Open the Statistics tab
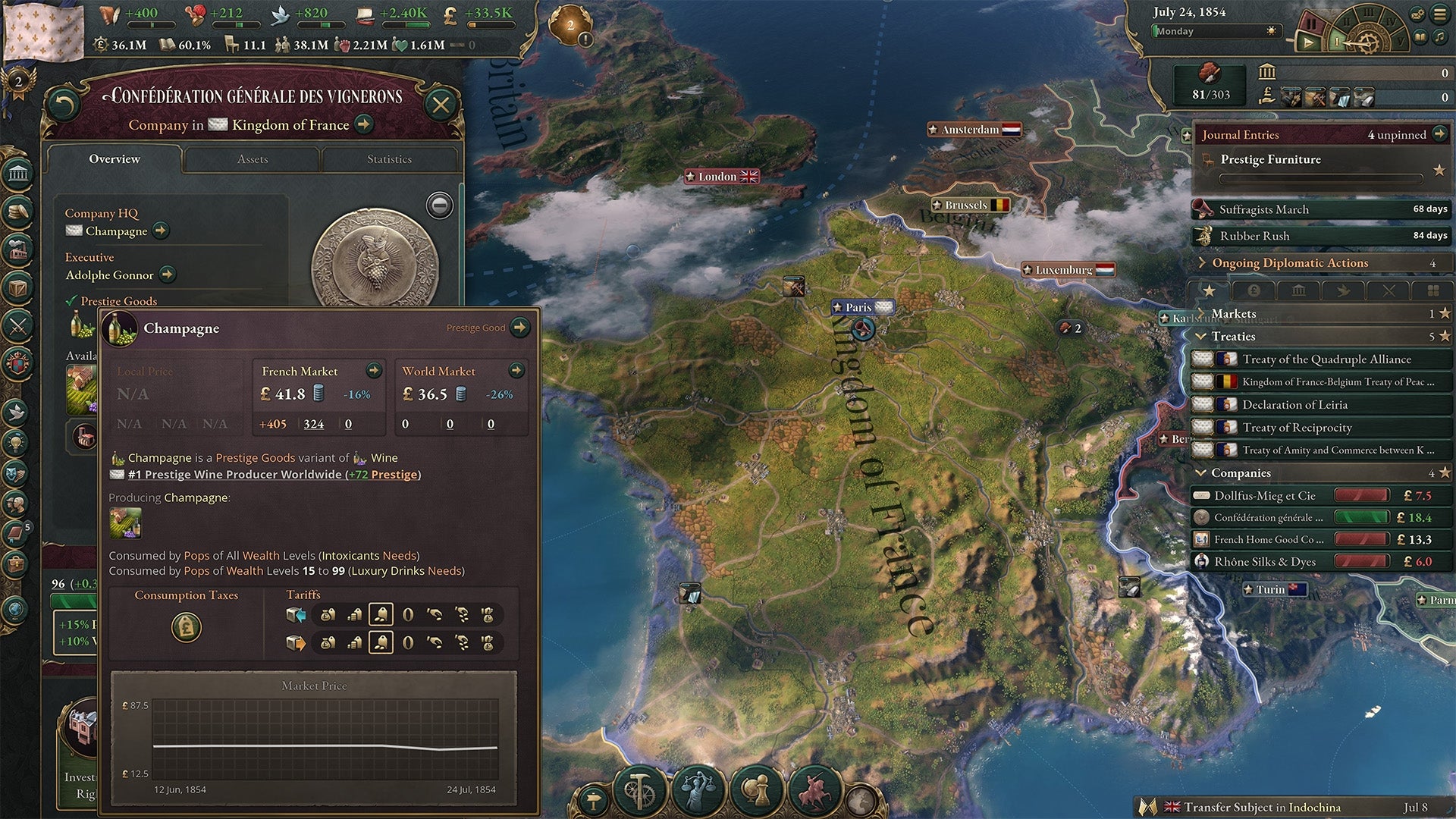The image size is (1456, 819). point(391,159)
